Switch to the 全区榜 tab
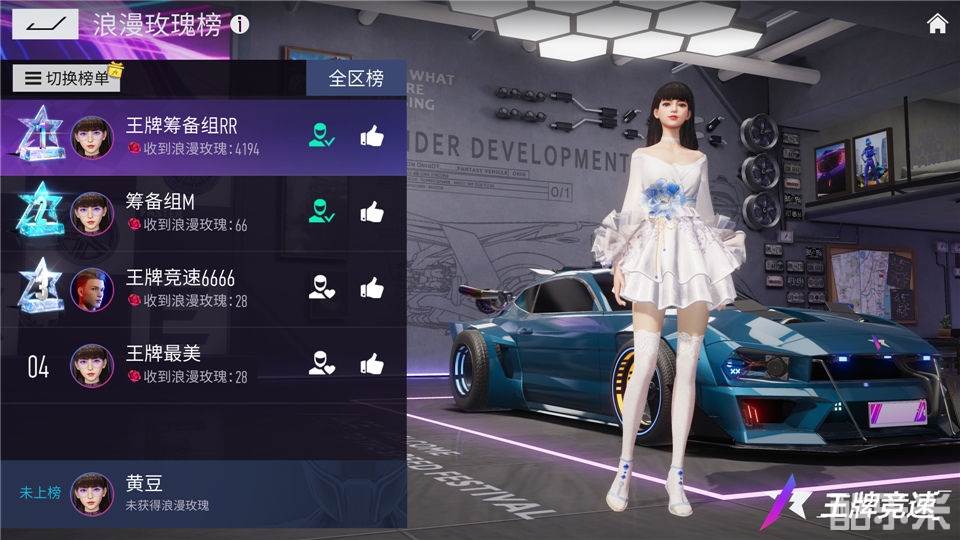The height and width of the screenshot is (540, 960). (356, 78)
